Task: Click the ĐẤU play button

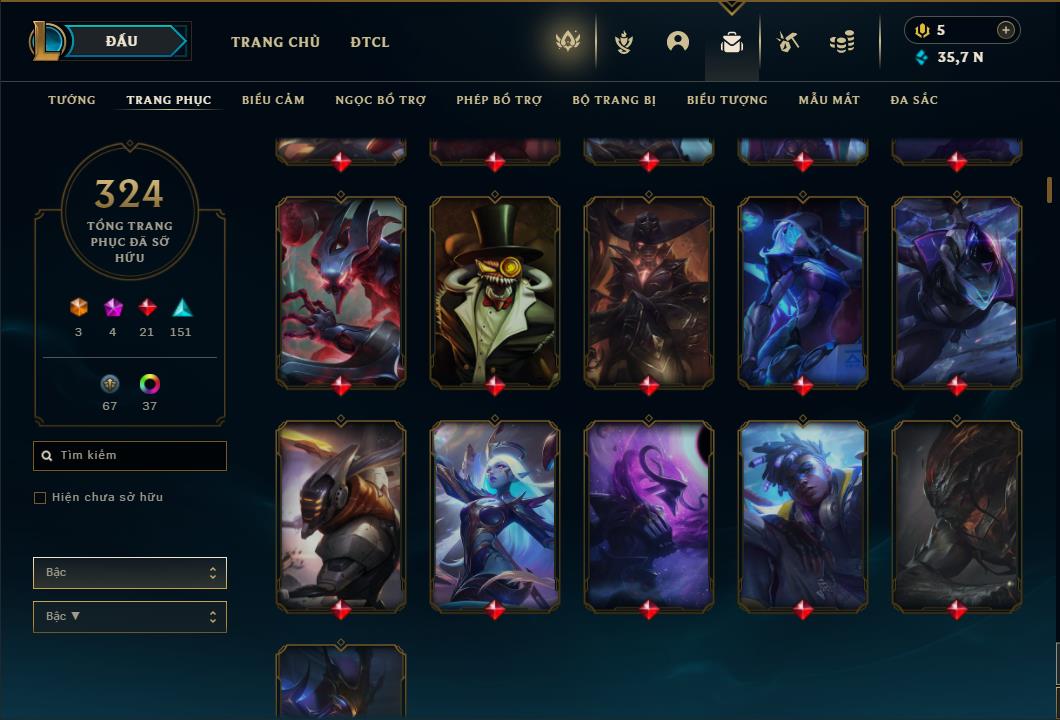Action: [122, 41]
